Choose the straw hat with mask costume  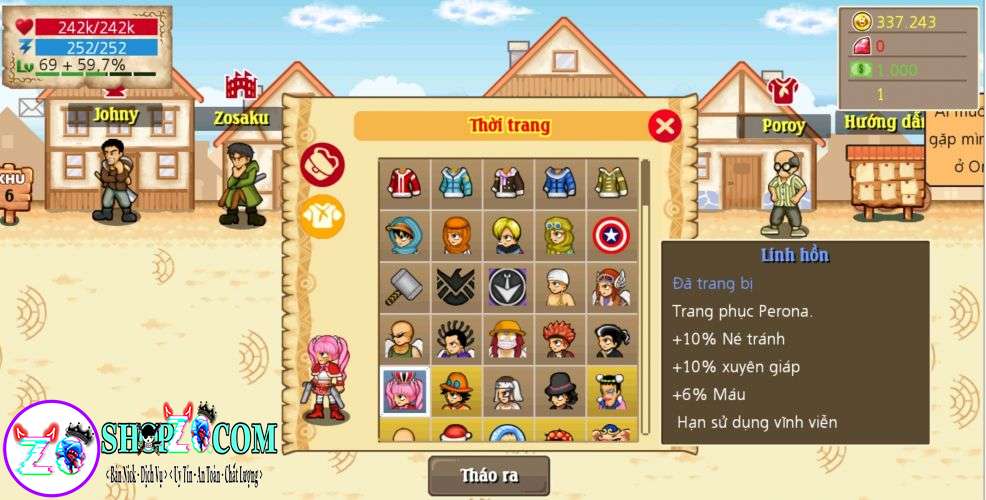pyautogui.click(x=508, y=341)
